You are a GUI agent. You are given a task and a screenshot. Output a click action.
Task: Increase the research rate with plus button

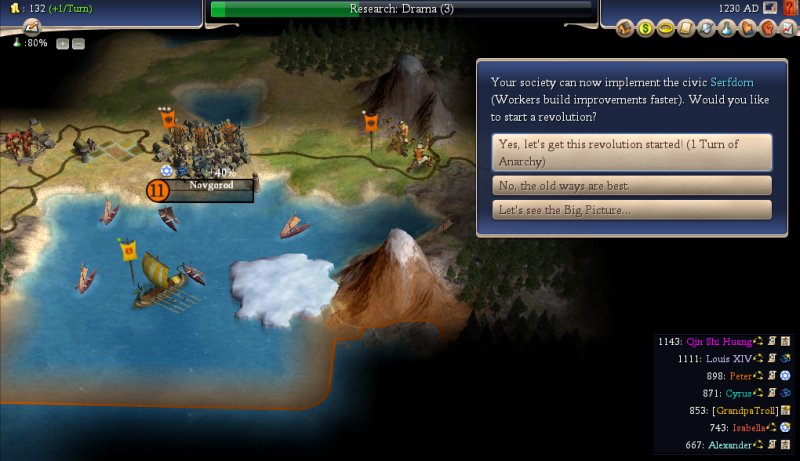coord(62,44)
